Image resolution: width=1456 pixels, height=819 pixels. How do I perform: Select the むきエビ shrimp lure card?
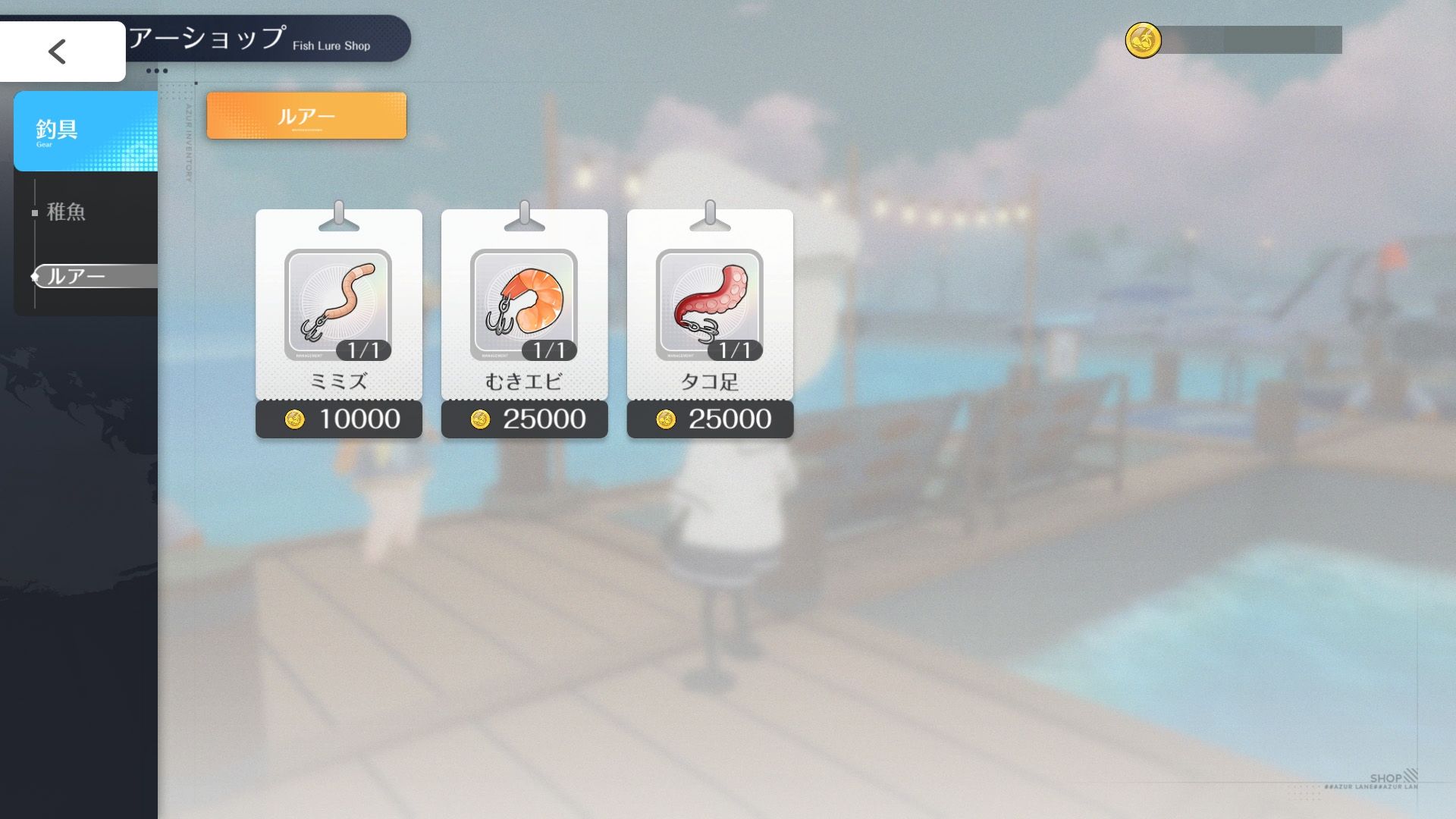524,305
